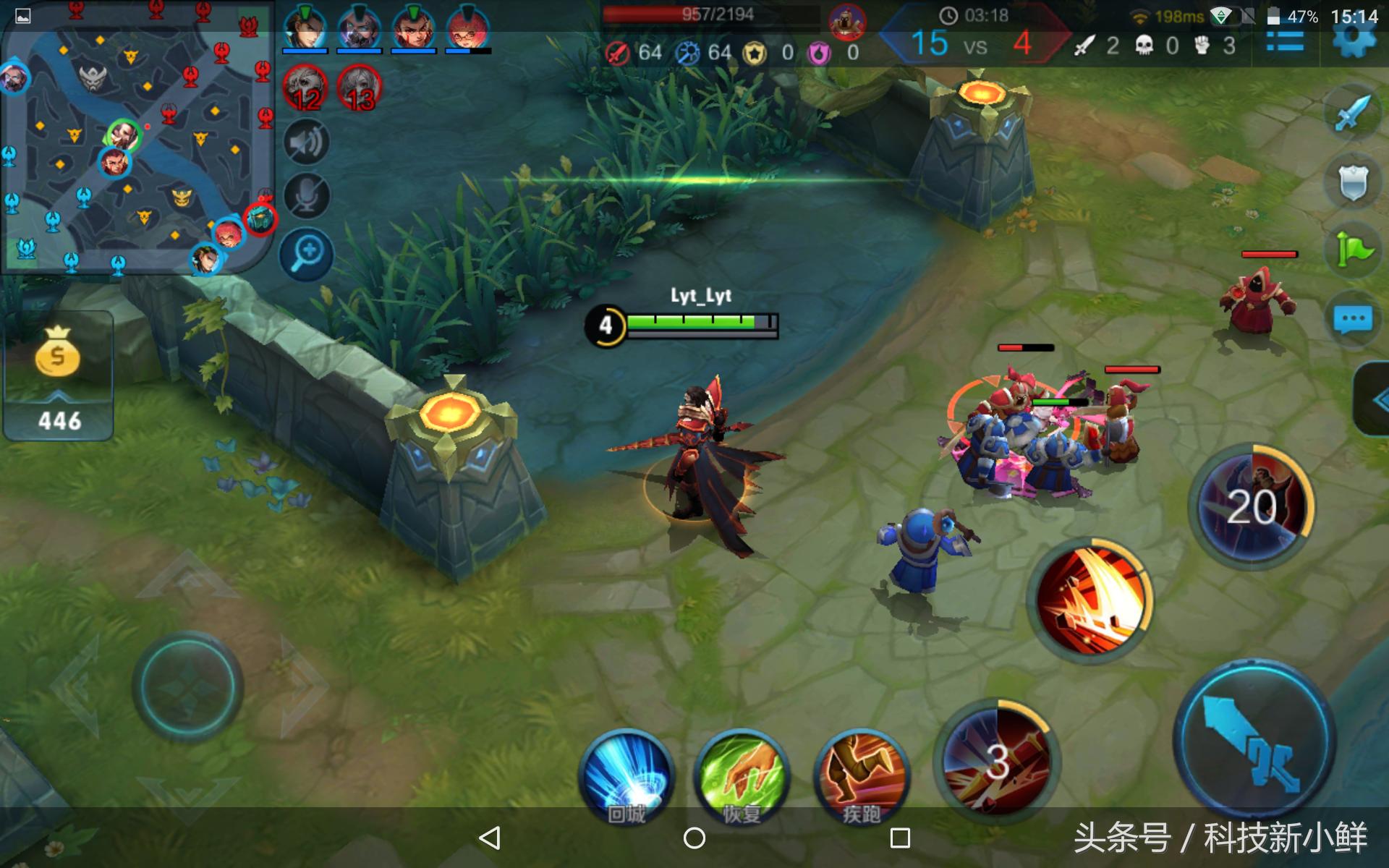Toggle the microphone voice chat button
The height and width of the screenshot is (868, 1389).
point(307,197)
